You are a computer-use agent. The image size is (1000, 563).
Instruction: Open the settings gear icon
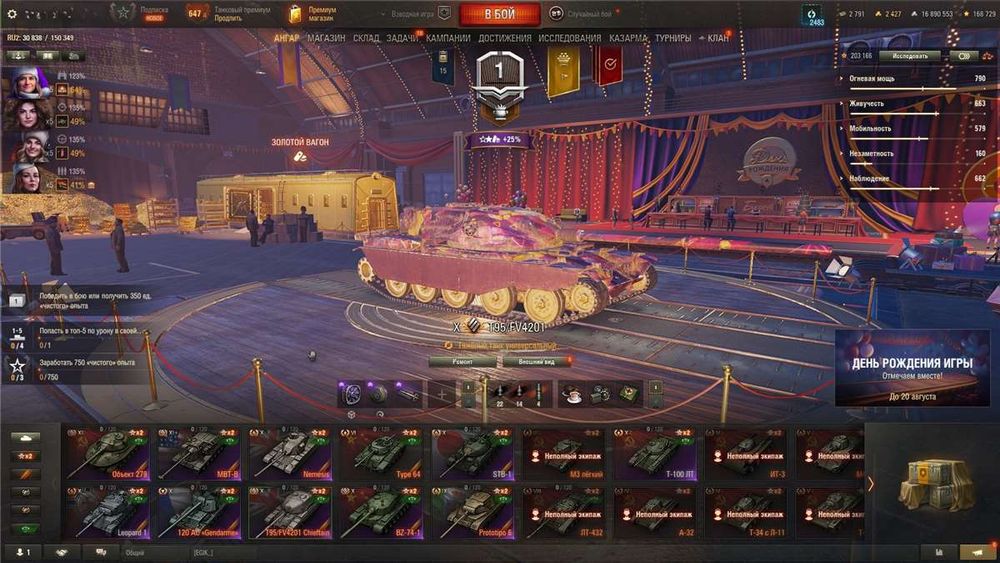point(12,14)
